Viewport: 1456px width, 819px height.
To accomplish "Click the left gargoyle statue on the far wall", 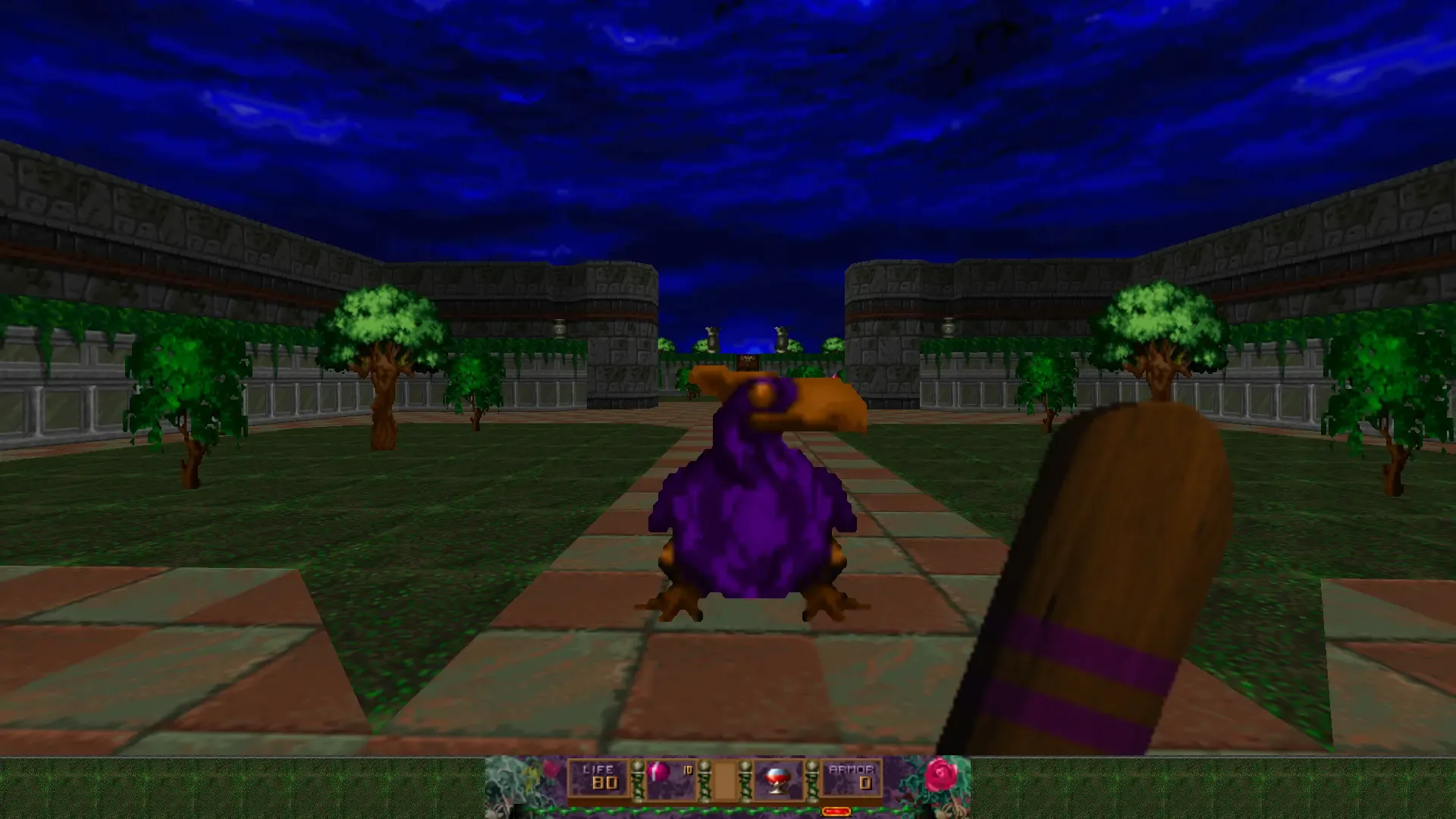I will (x=713, y=337).
